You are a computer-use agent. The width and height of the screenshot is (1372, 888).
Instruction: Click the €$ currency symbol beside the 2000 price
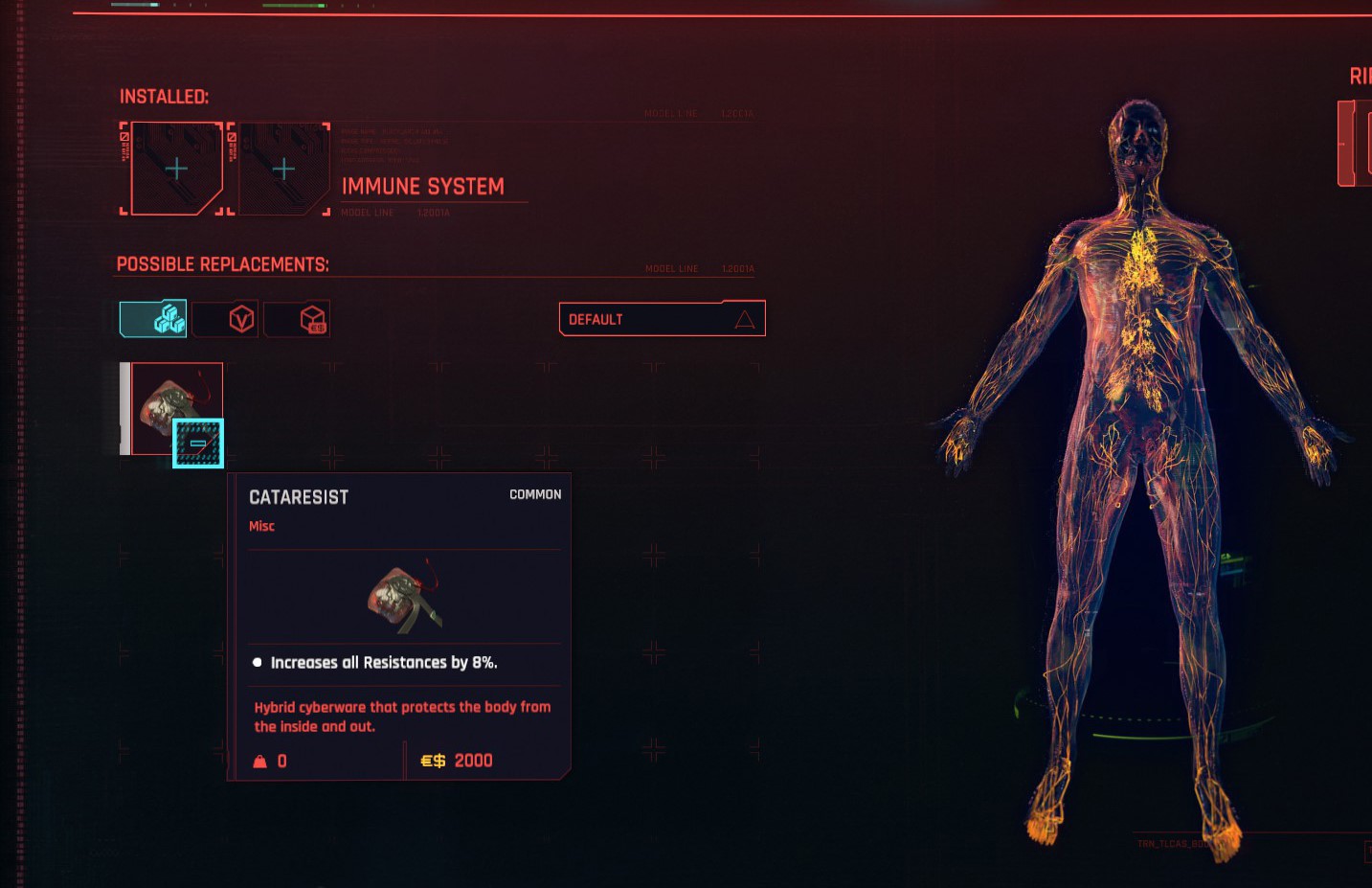433,760
